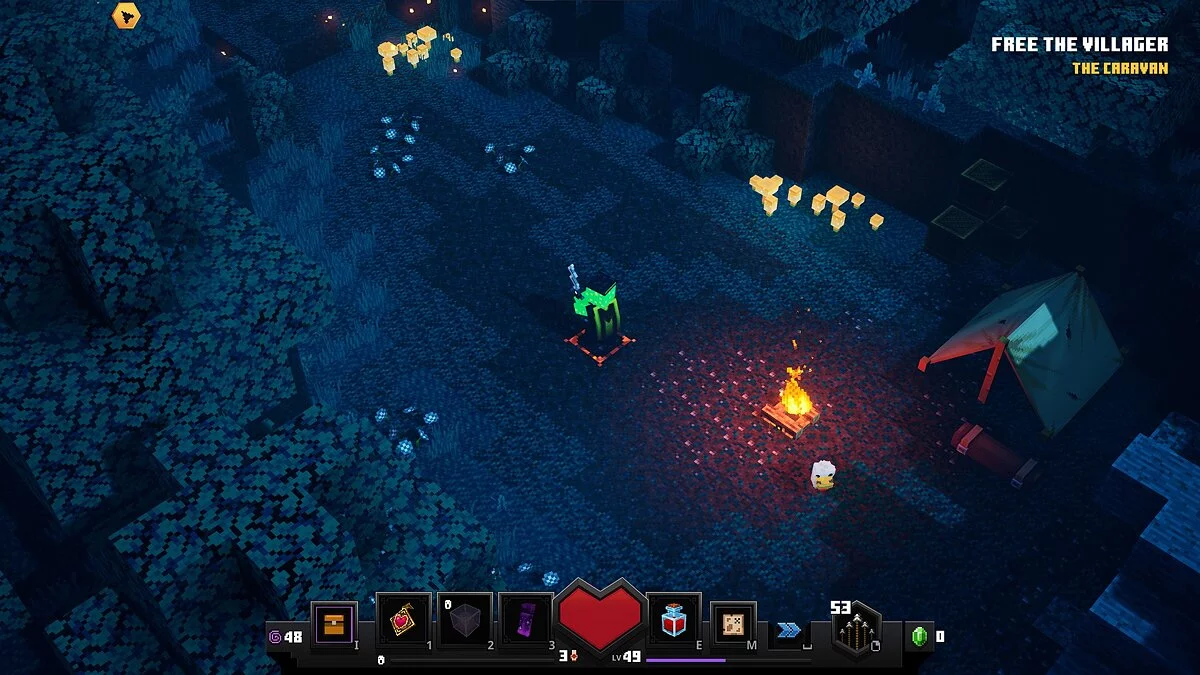Drink the red health potion
Screen dimensions: 1200x675
672,622
